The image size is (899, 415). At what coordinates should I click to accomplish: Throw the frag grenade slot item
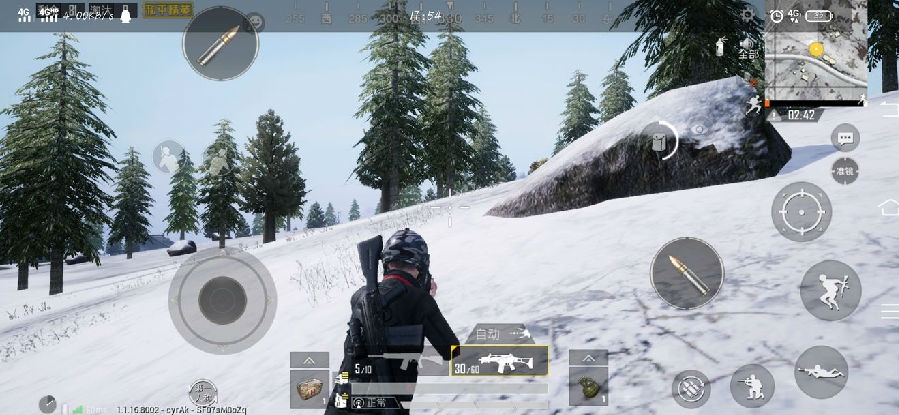(x=588, y=385)
